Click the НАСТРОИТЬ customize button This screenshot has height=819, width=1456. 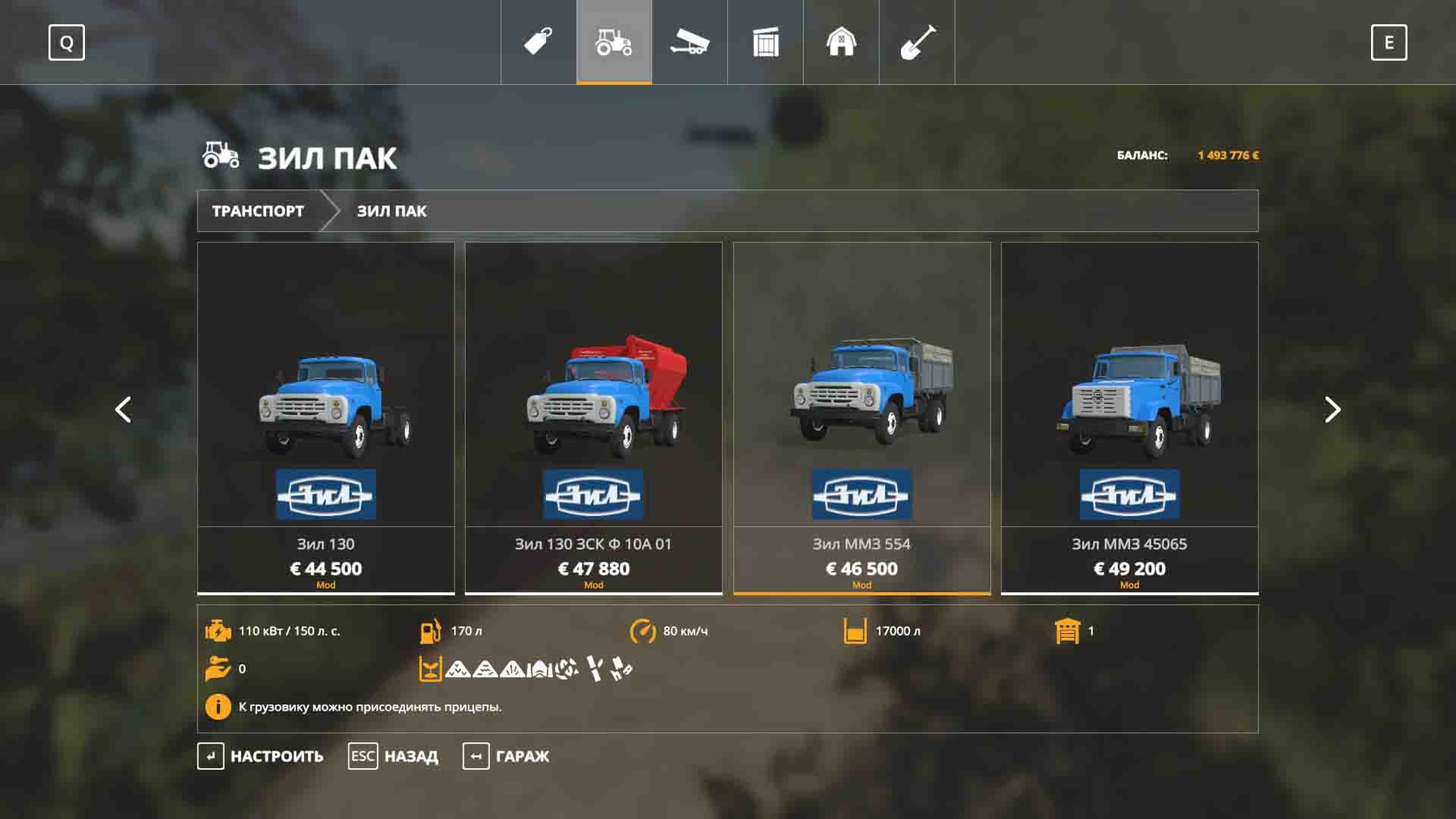(260, 757)
